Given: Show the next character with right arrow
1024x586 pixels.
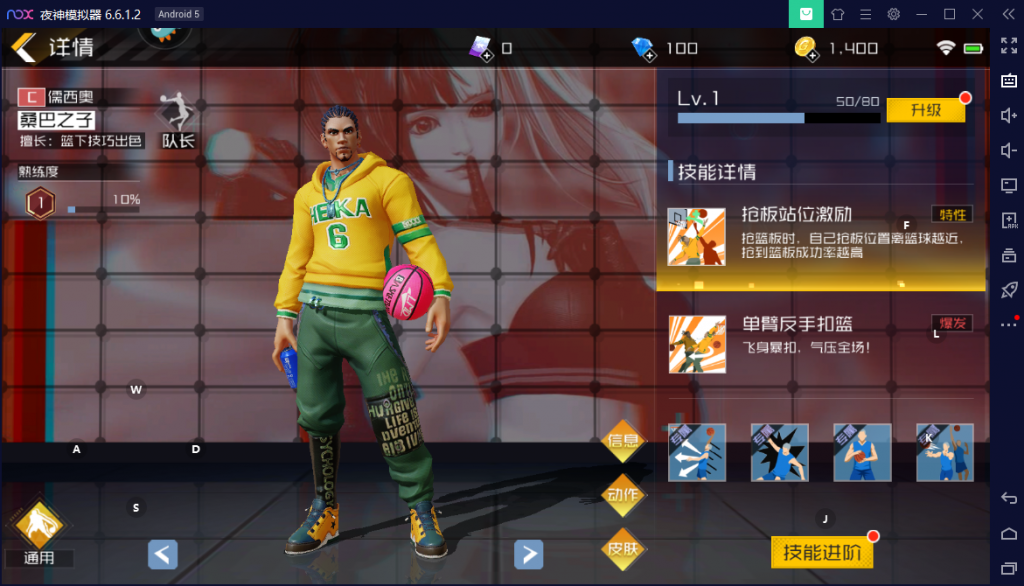Looking at the screenshot, I should click(x=528, y=554).
